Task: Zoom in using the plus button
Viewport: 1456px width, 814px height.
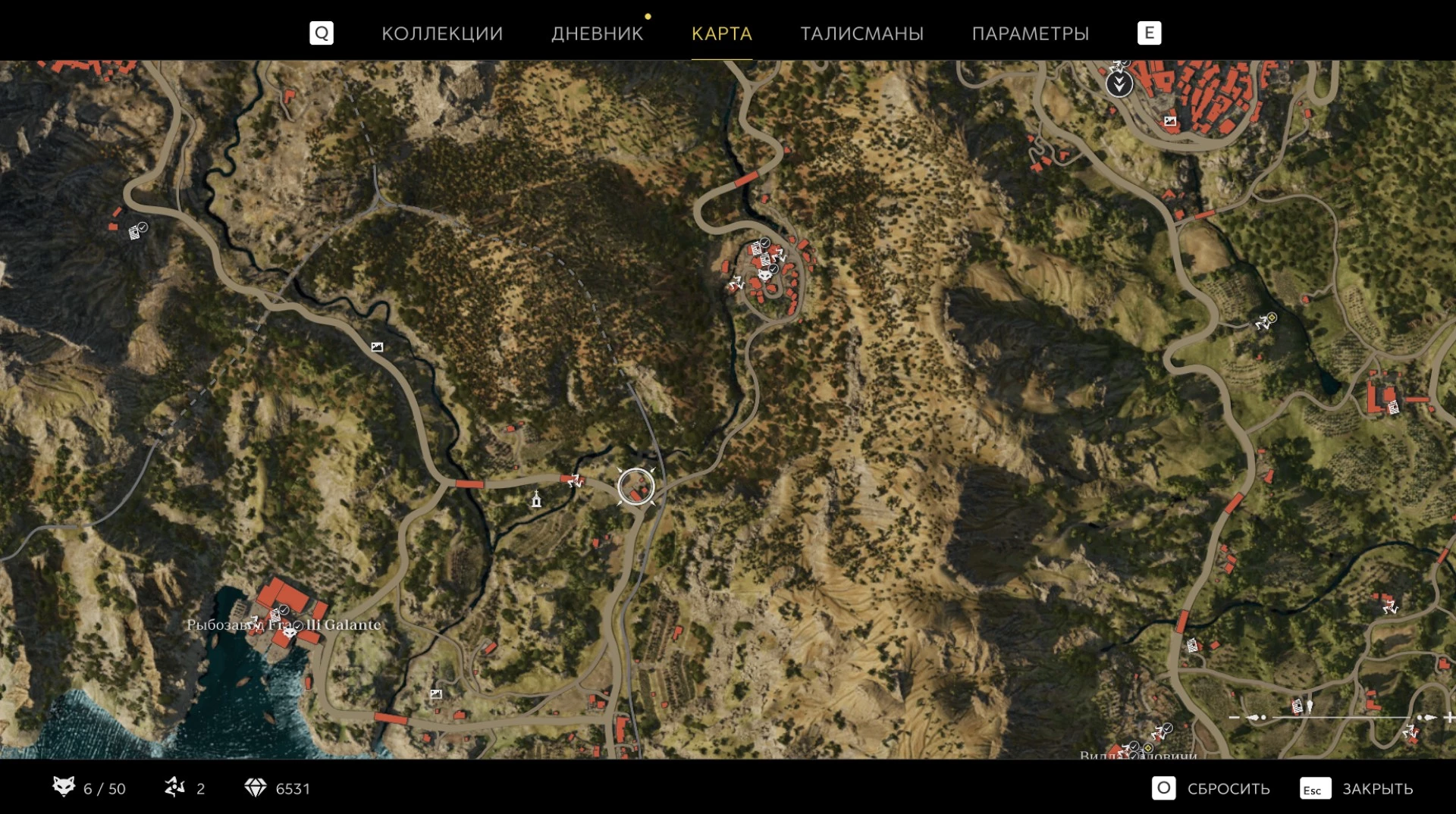Action: click(x=1448, y=717)
